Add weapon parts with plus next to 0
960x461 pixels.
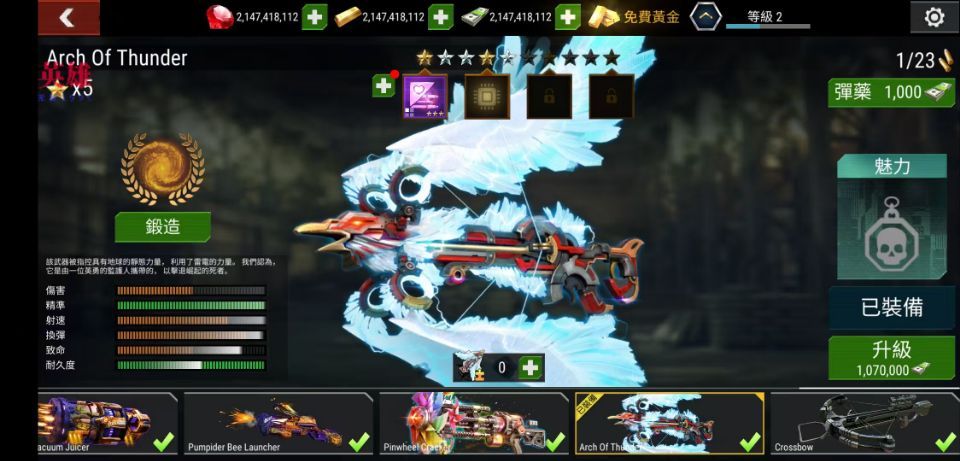(531, 368)
